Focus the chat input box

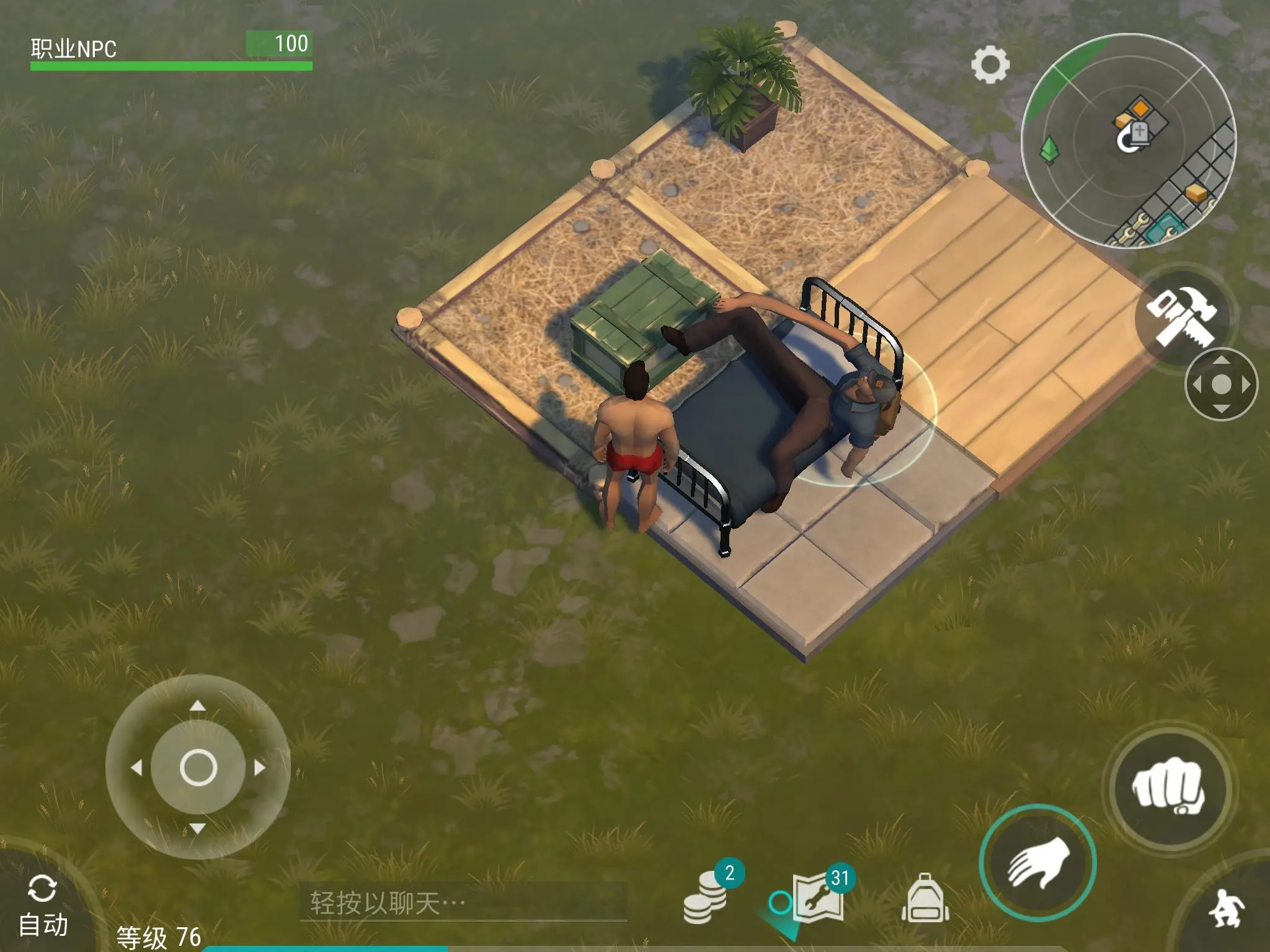tap(462, 902)
